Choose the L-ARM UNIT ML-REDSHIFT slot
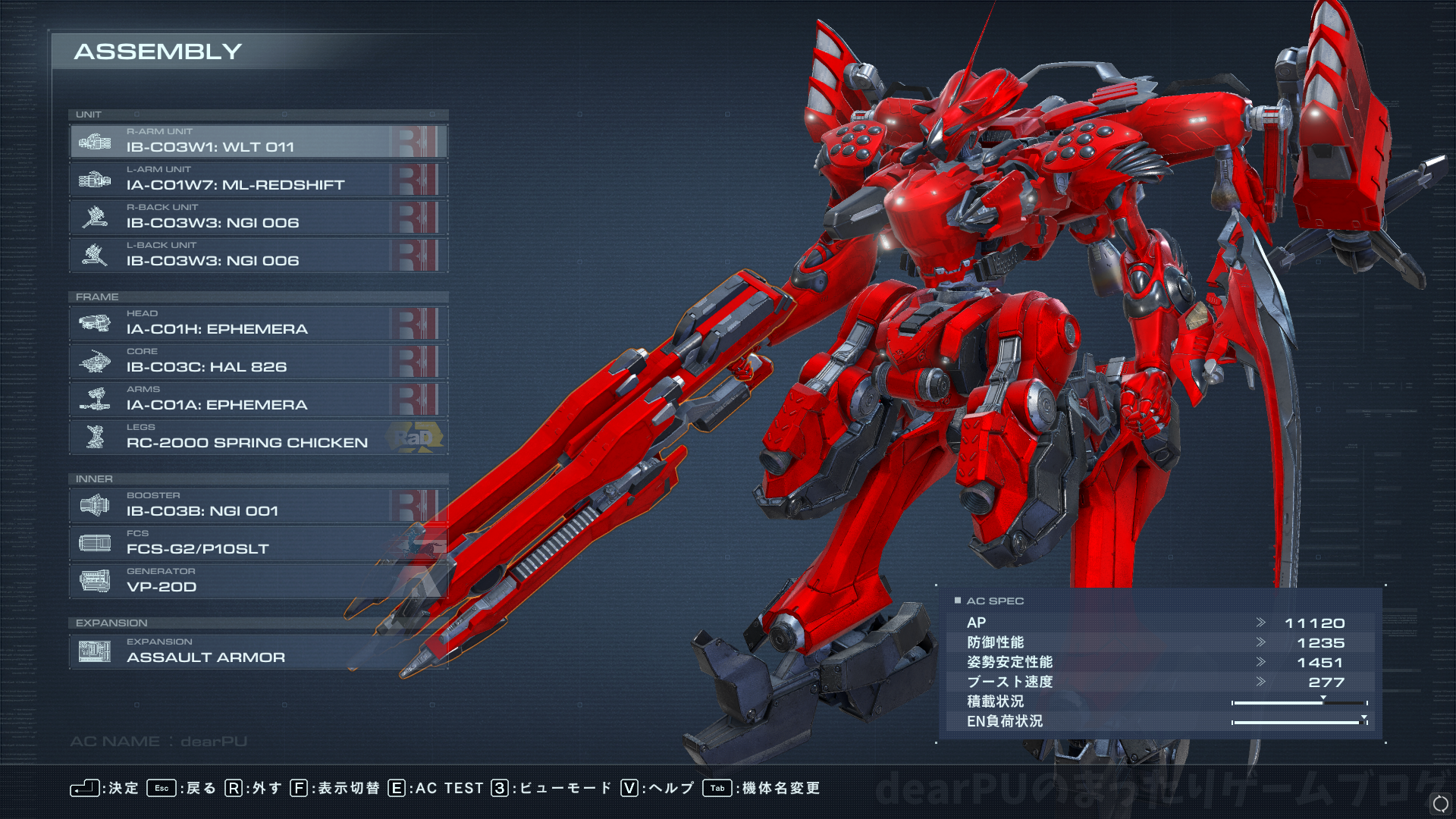The image size is (1456, 819). click(x=258, y=180)
